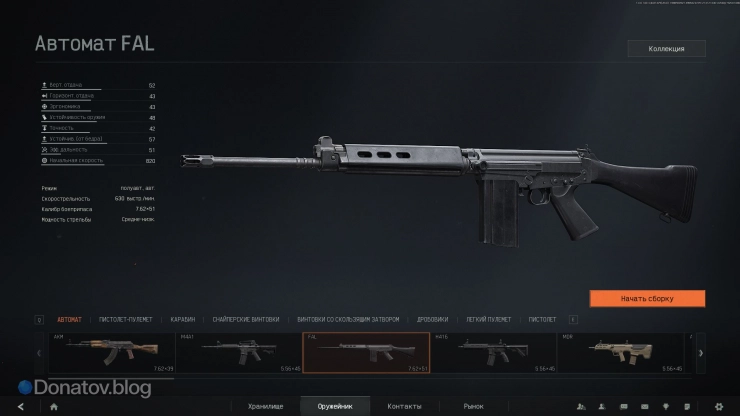Click the orange Начать сборку button
This screenshot has width=740, height=416.
pyautogui.click(x=647, y=298)
